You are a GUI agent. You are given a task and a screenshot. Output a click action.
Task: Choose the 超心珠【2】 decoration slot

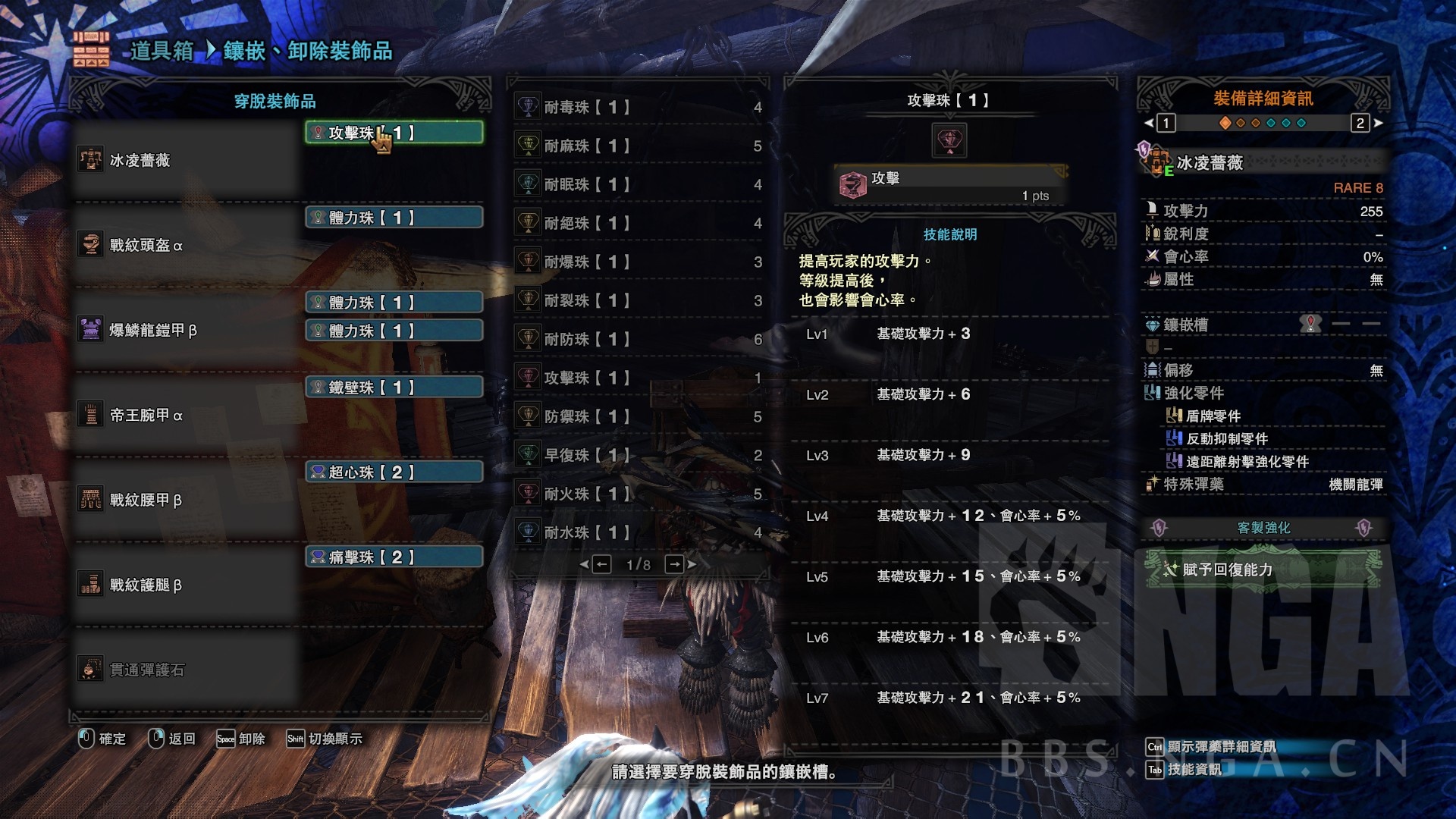click(394, 472)
